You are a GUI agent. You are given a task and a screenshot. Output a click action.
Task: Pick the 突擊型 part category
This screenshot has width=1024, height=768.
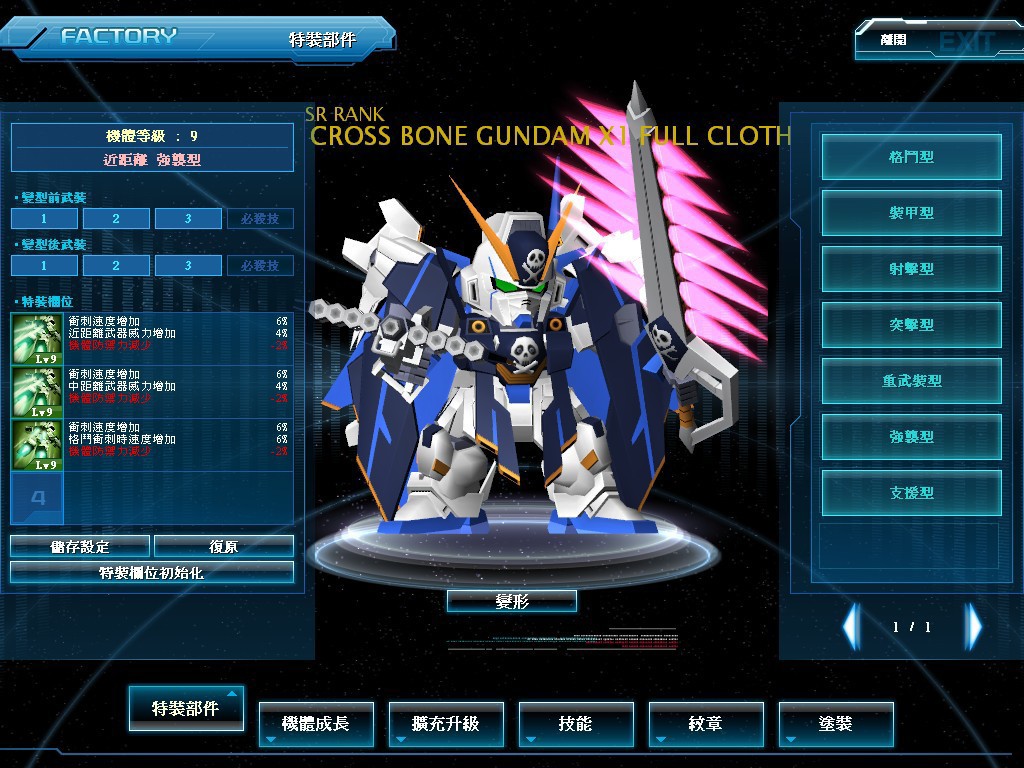click(911, 325)
